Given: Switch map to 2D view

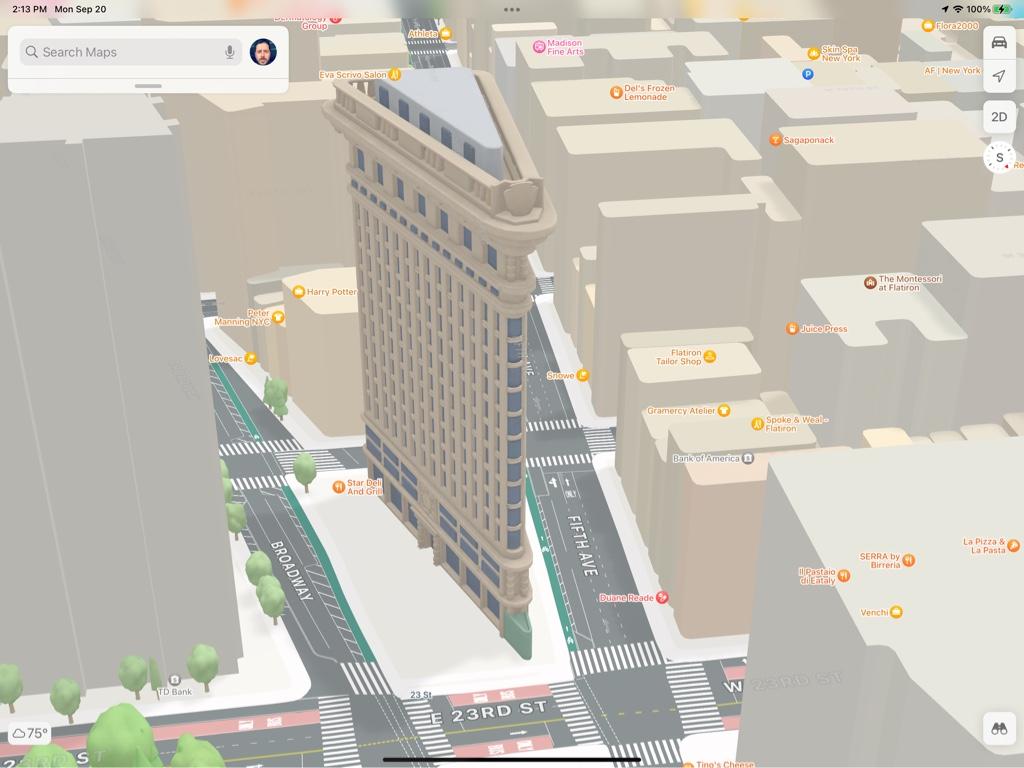Looking at the screenshot, I should pyautogui.click(x=998, y=117).
